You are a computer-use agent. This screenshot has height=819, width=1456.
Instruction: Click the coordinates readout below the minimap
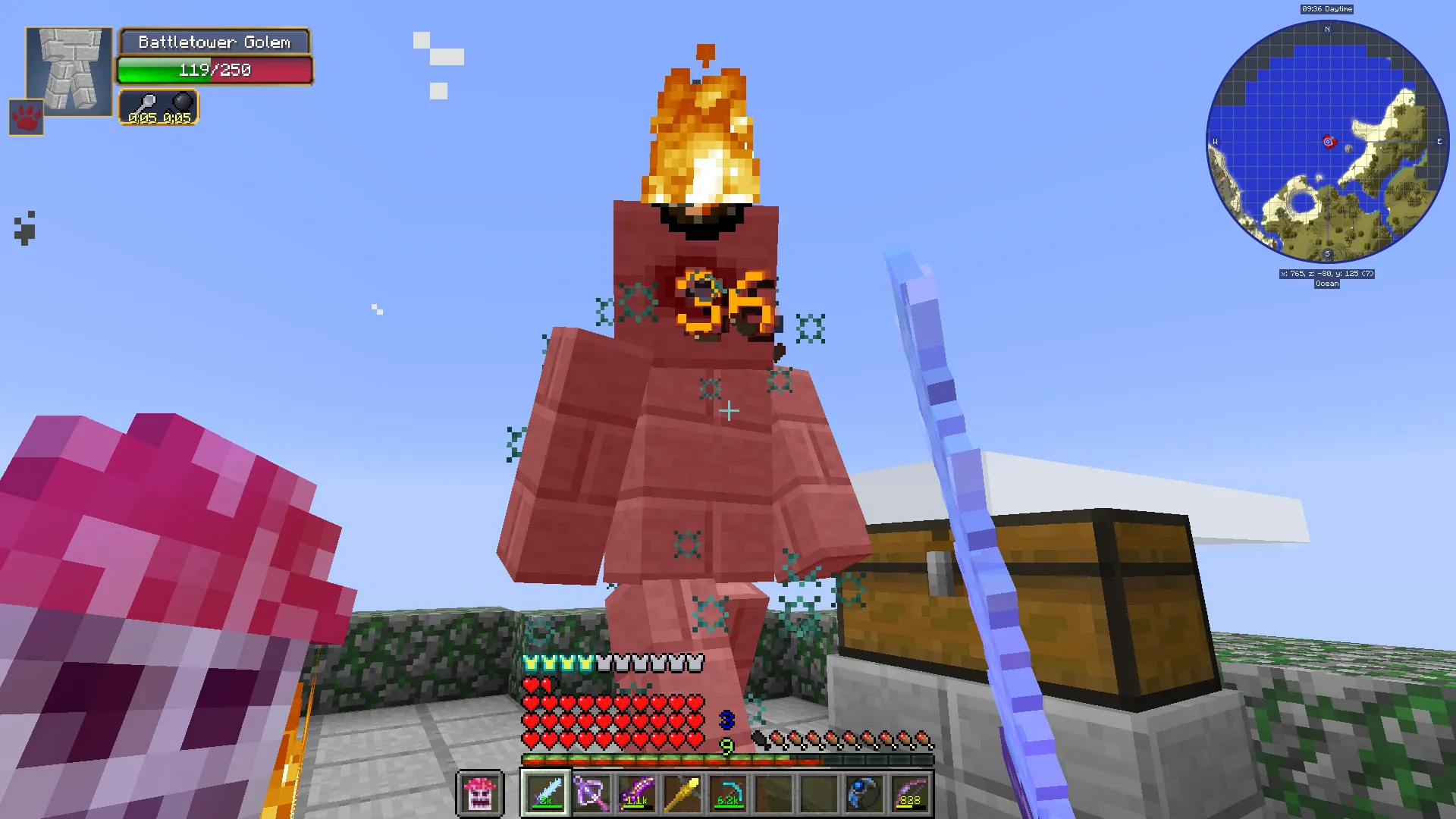tap(1326, 274)
